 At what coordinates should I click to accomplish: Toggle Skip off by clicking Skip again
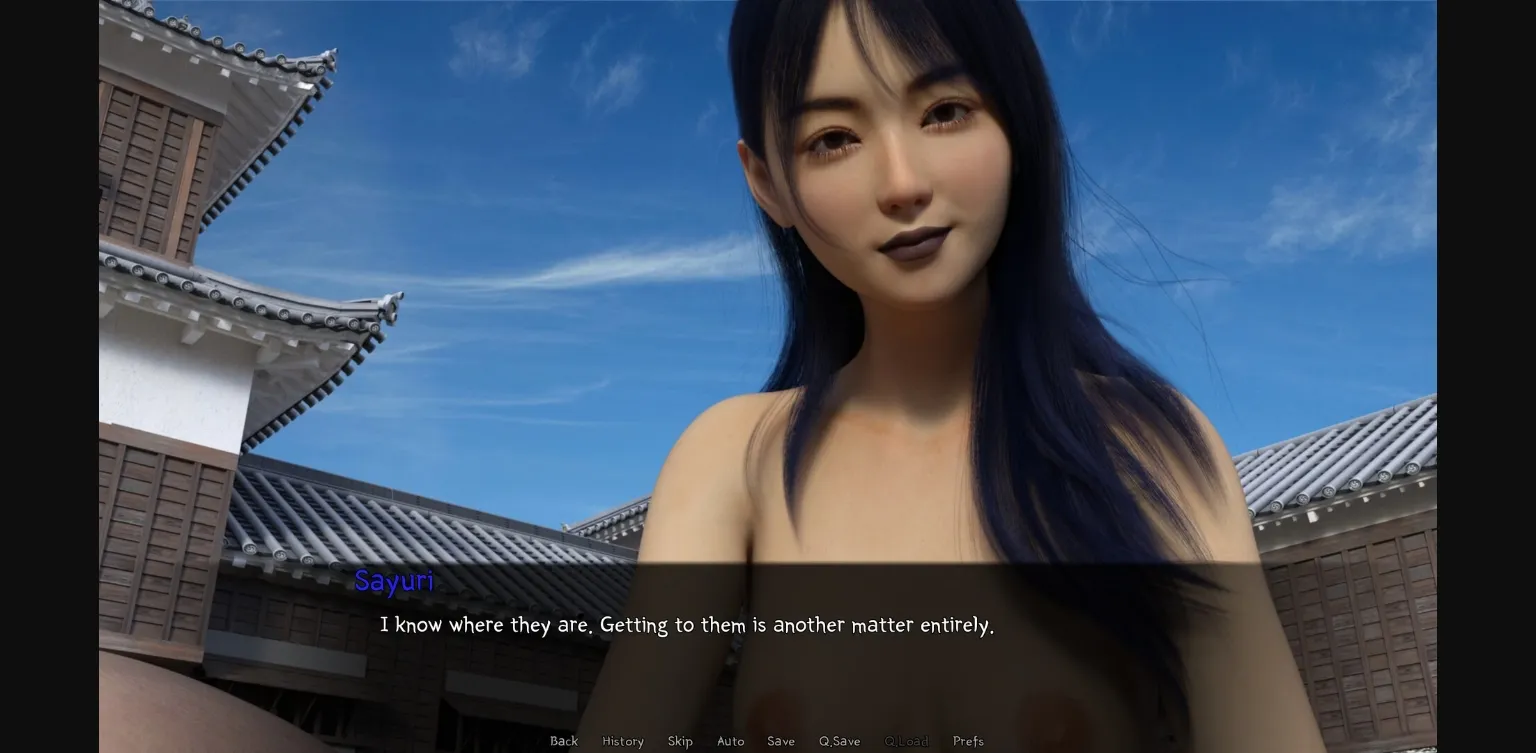point(680,741)
